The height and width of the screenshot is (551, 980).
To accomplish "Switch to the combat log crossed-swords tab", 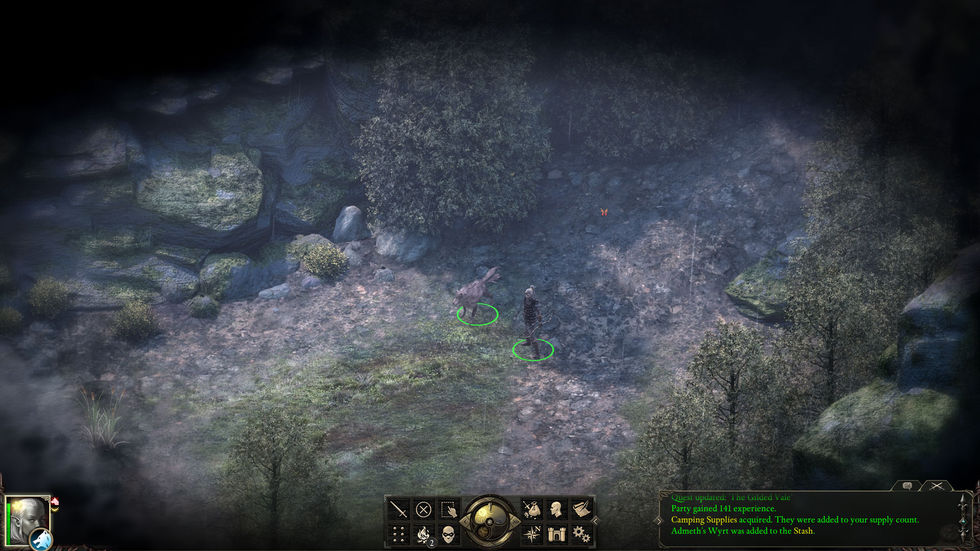I will [x=936, y=486].
